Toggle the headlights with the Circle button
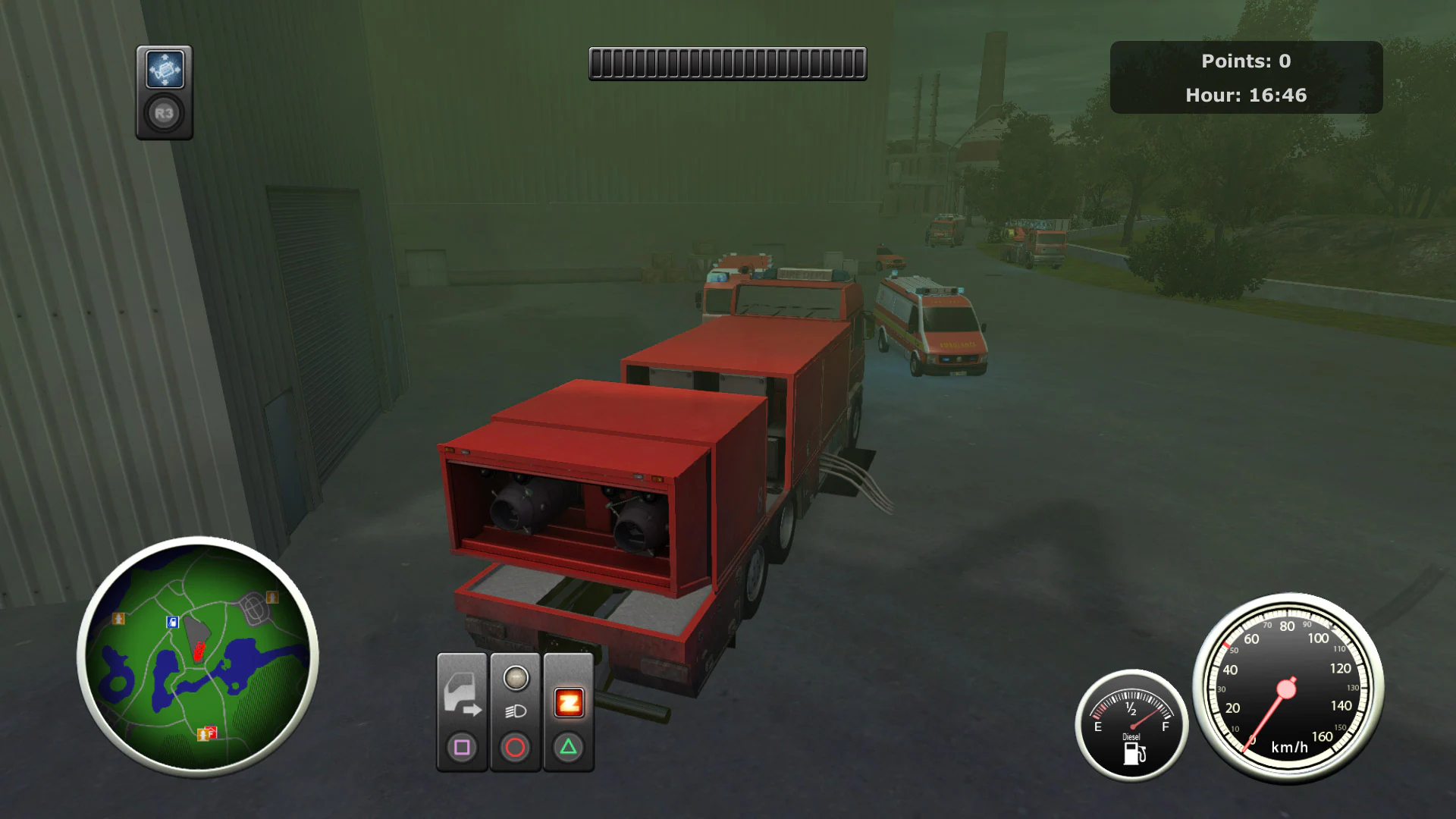The image size is (1456, 819). coord(515,747)
